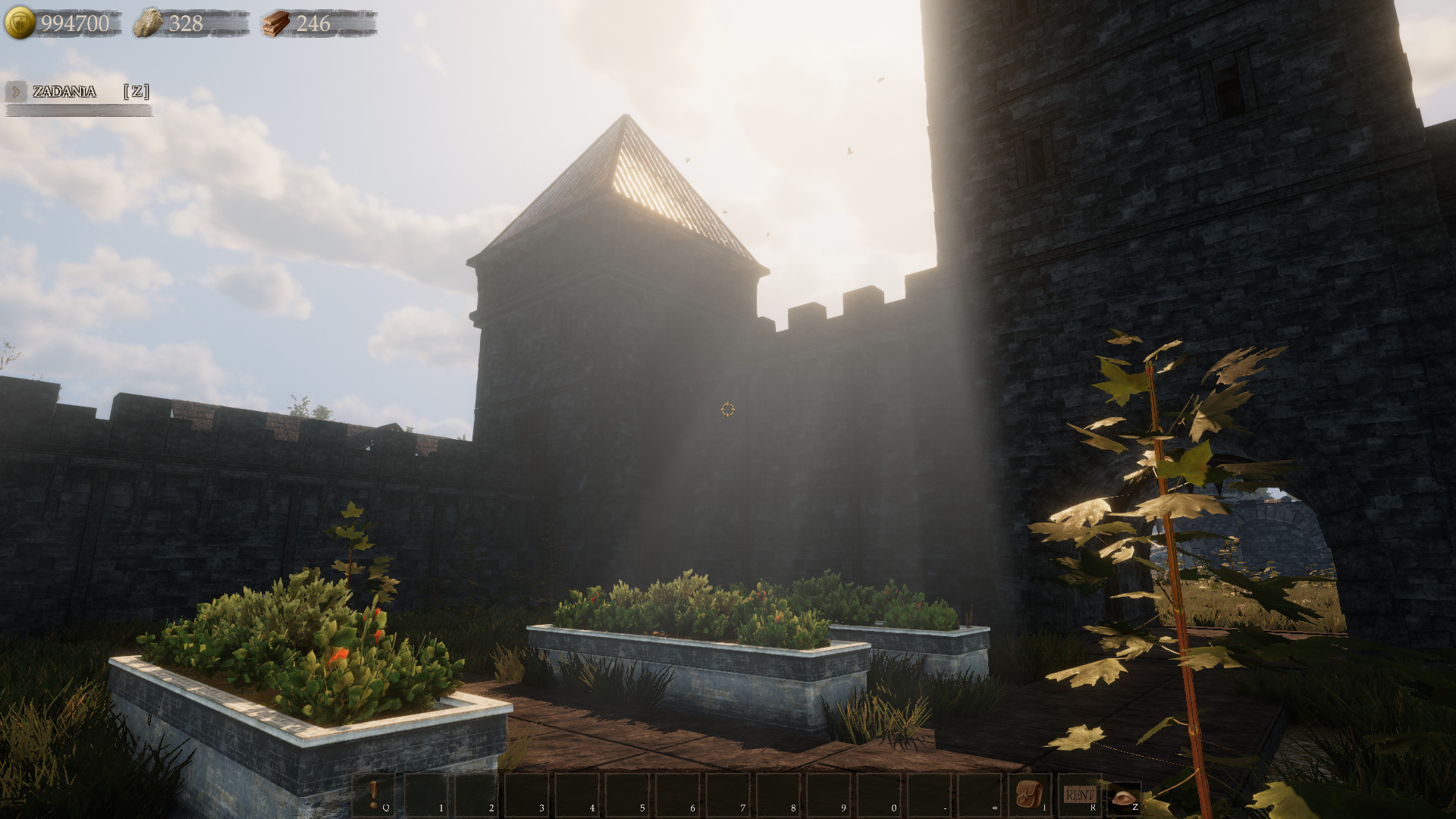The height and width of the screenshot is (819, 1456).
Task: Toggle the ZADANIA quest panel visibility
Action: tap(64, 93)
